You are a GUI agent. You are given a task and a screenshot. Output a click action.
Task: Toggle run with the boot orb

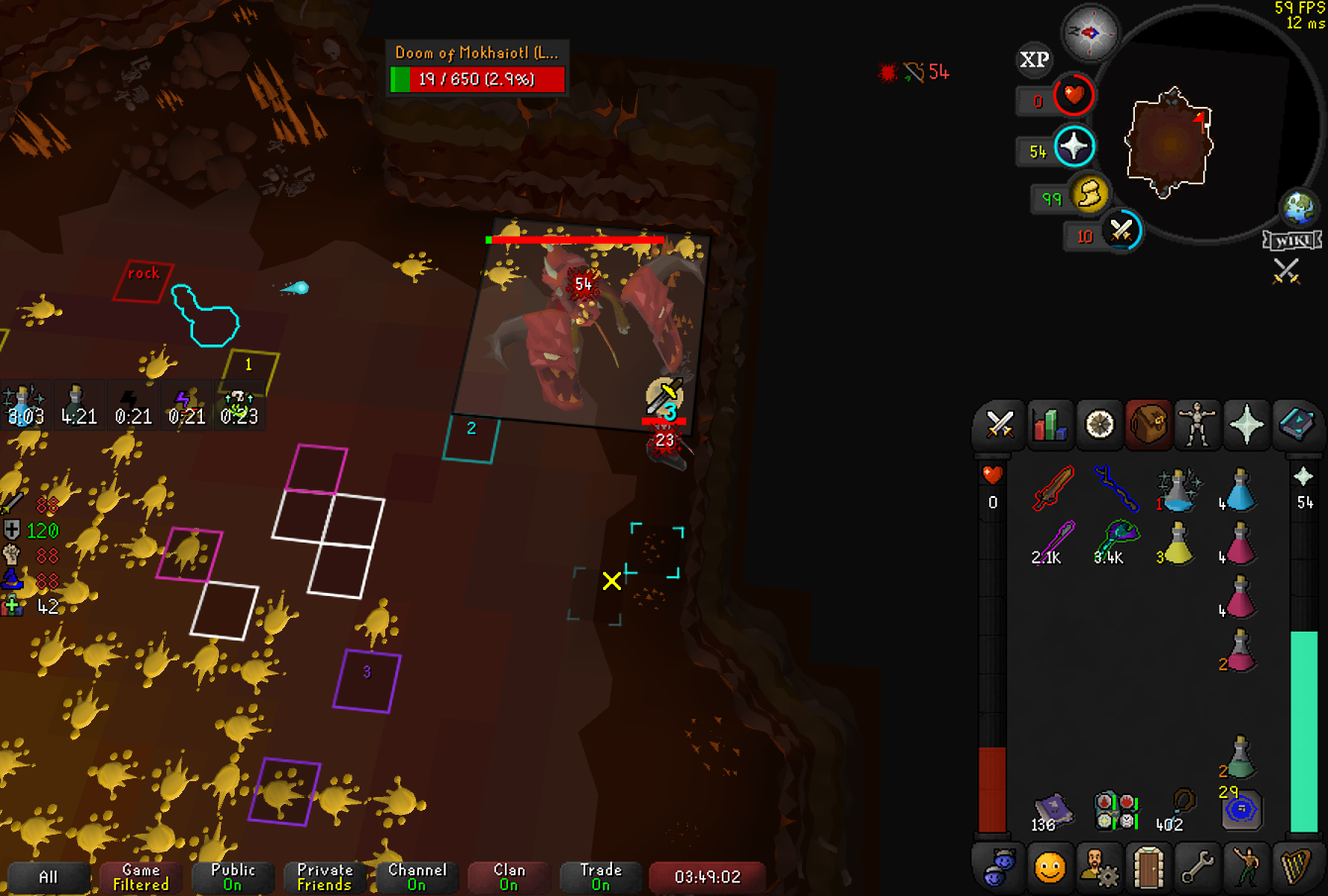[x=1089, y=194]
